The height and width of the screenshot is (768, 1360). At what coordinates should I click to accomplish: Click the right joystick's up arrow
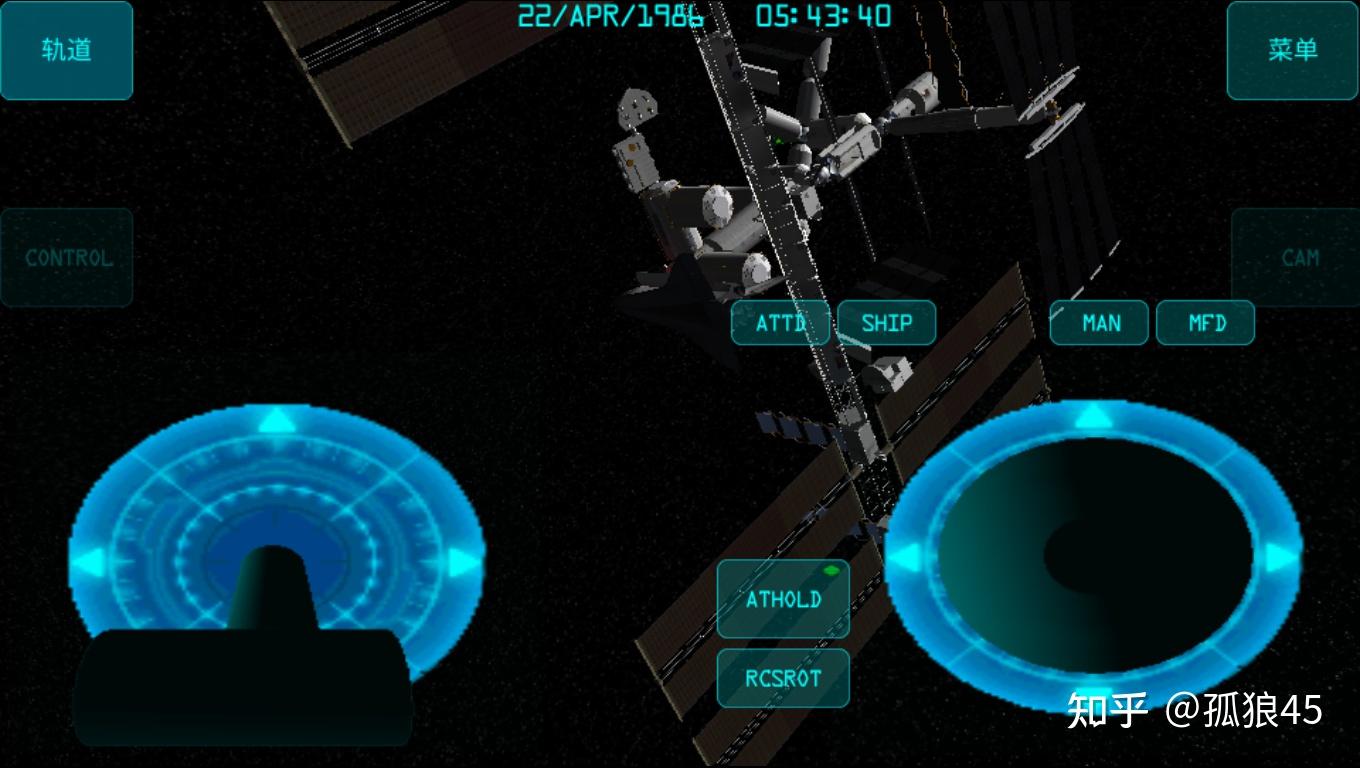click(1093, 417)
